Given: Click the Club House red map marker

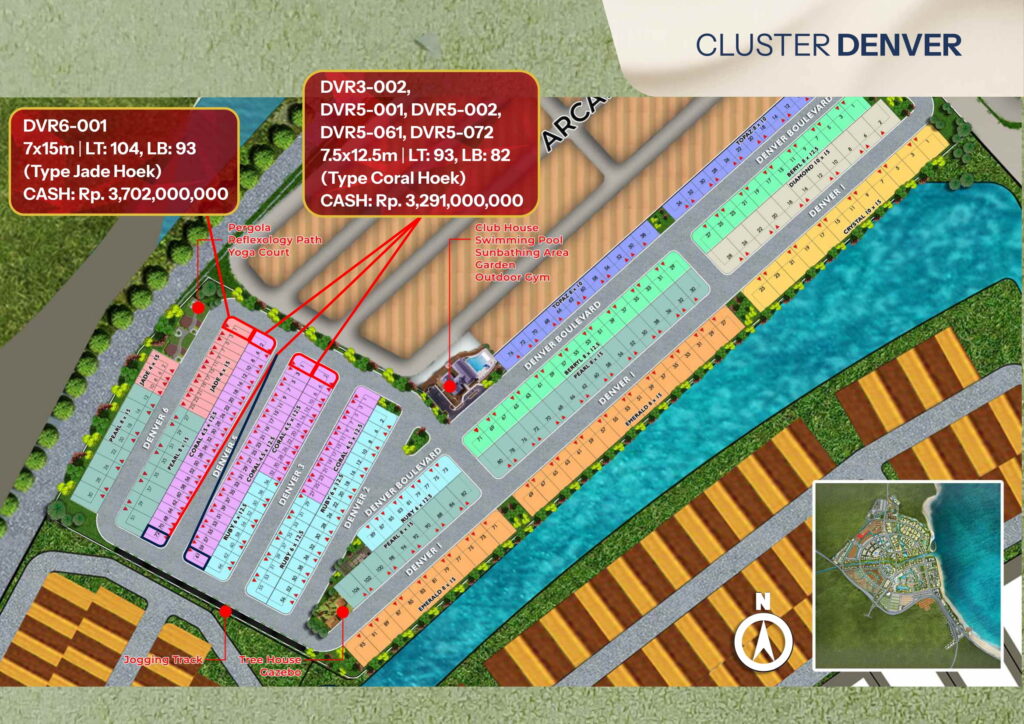Looking at the screenshot, I should pyautogui.click(x=451, y=384).
